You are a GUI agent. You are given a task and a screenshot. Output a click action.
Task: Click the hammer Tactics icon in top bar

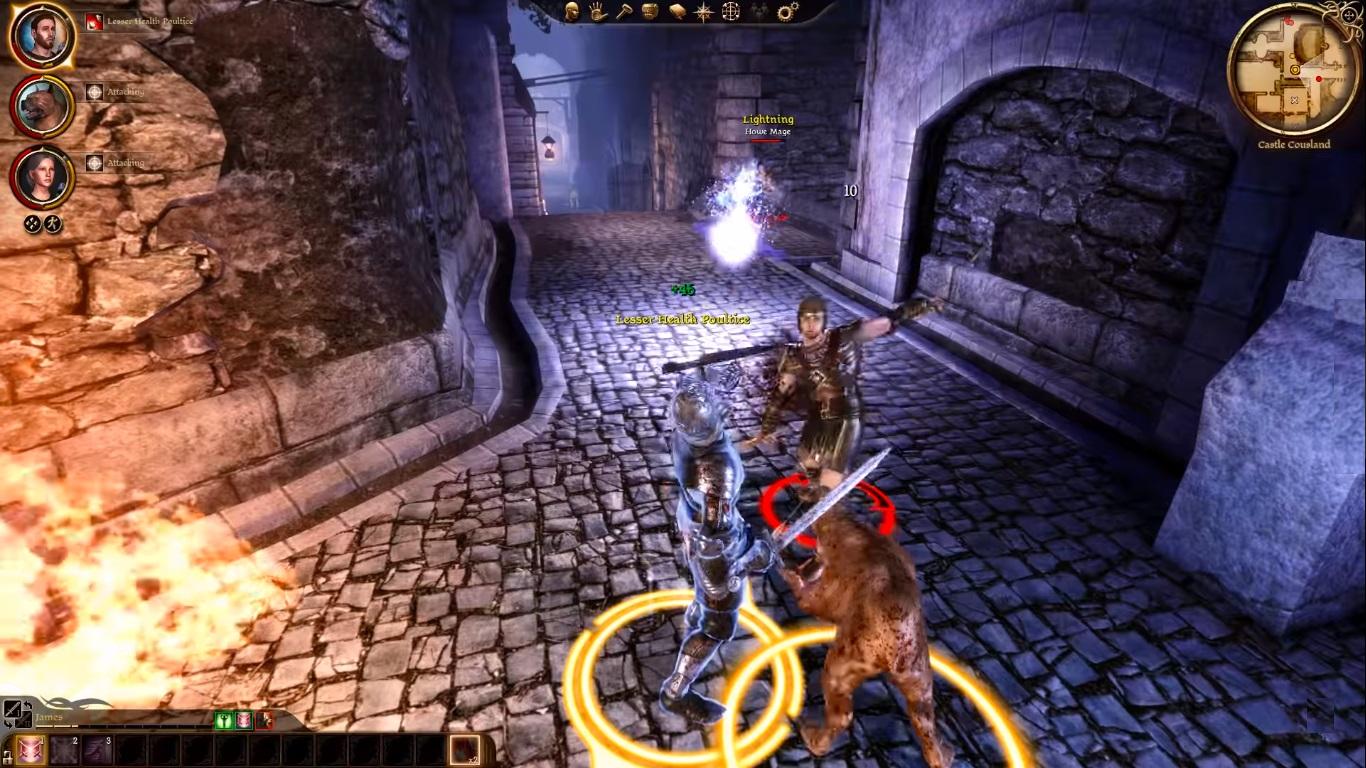point(625,12)
